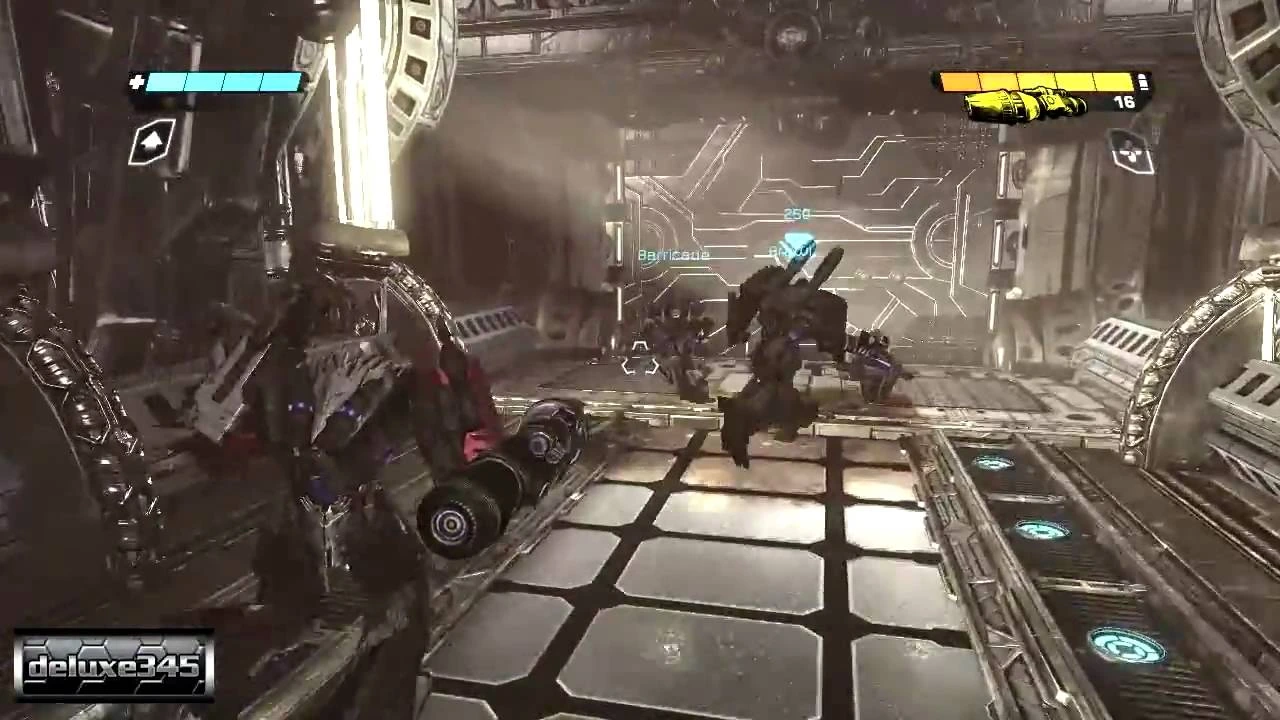This screenshot has height=720, width=1280.
Task: Click the cyan diamond pickup marker above Barricade
Action: click(x=795, y=242)
